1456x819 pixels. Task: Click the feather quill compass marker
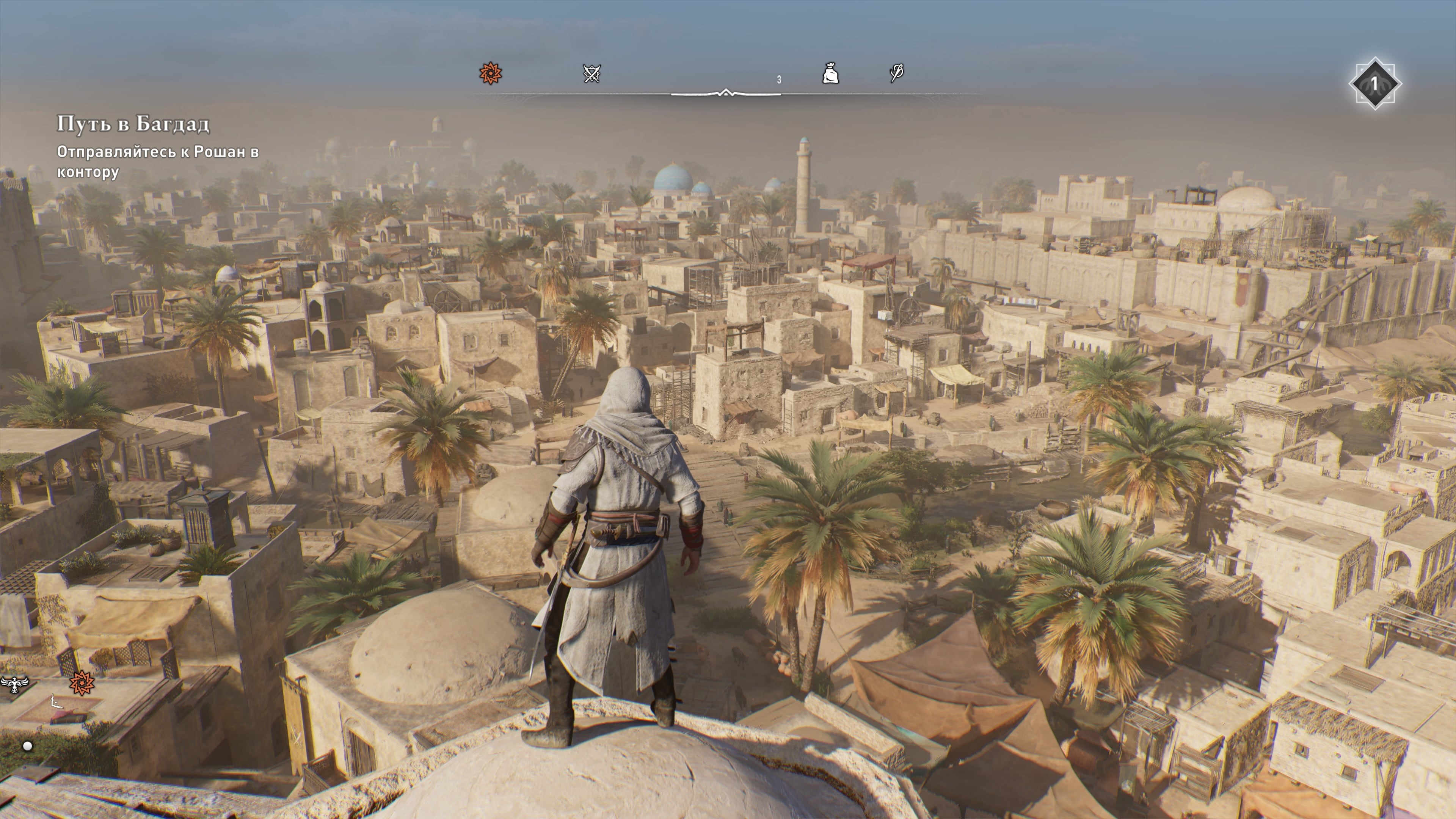tap(896, 73)
